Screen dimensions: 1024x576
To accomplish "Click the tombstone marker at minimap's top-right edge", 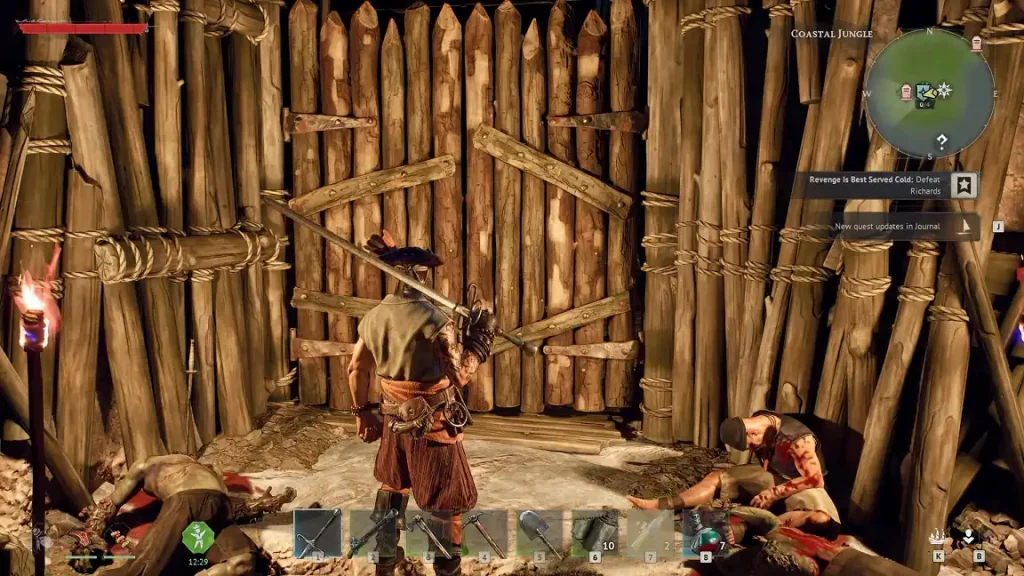I will click(976, 43).
